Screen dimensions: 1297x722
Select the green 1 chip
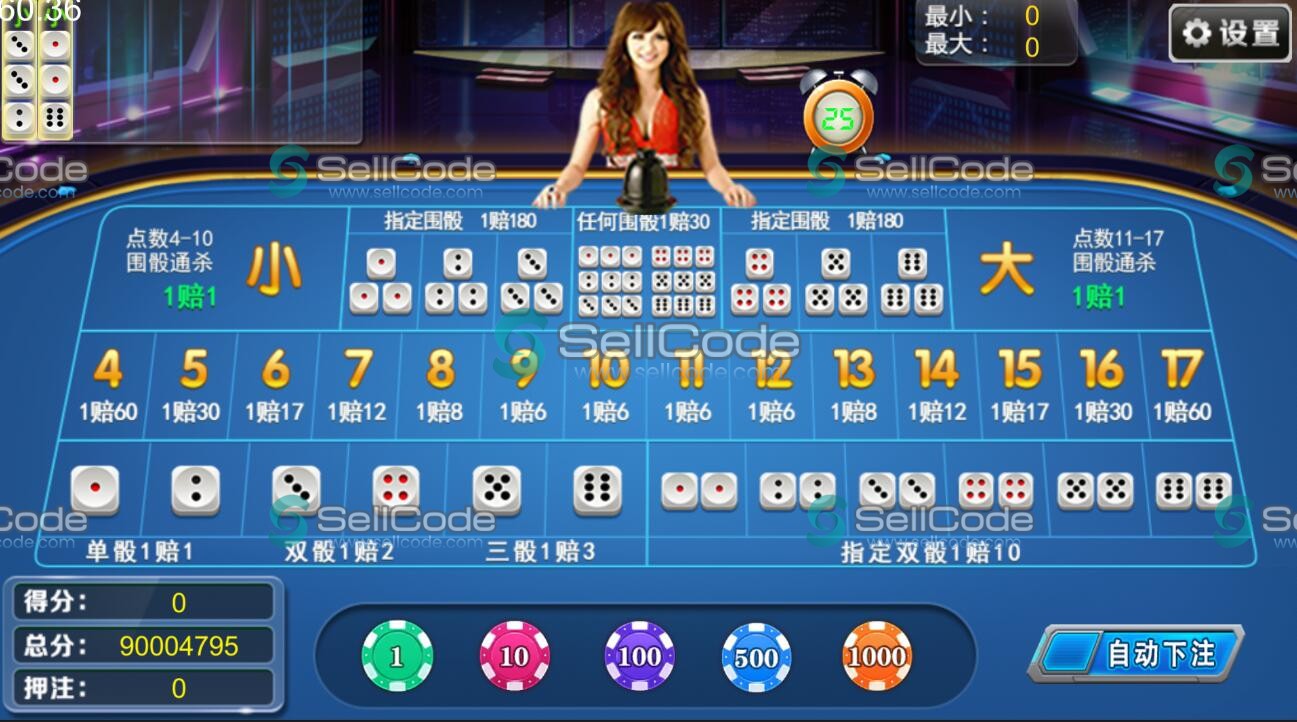point(397,655)
